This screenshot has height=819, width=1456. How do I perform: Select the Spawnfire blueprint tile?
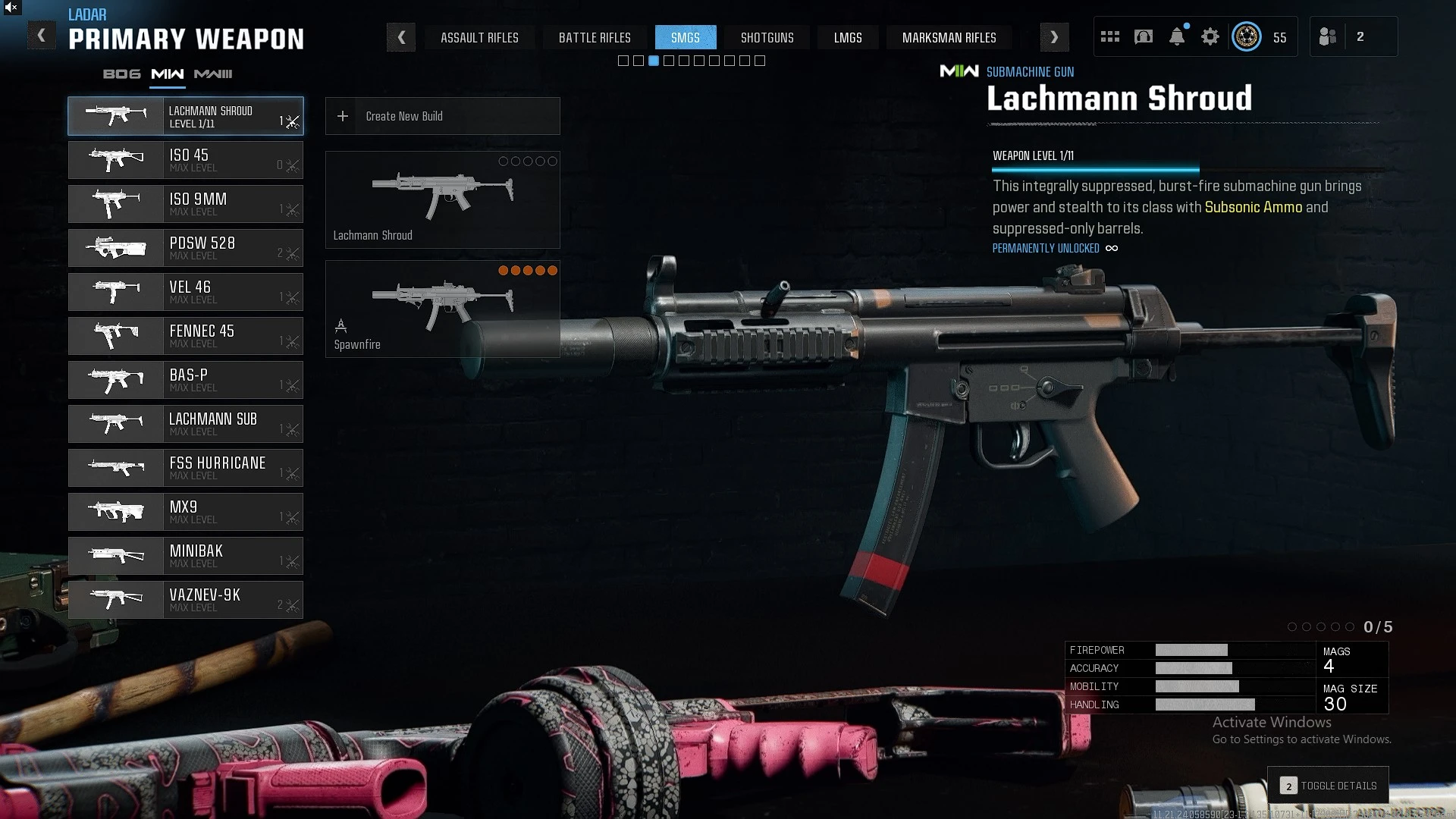coord(442,309)
